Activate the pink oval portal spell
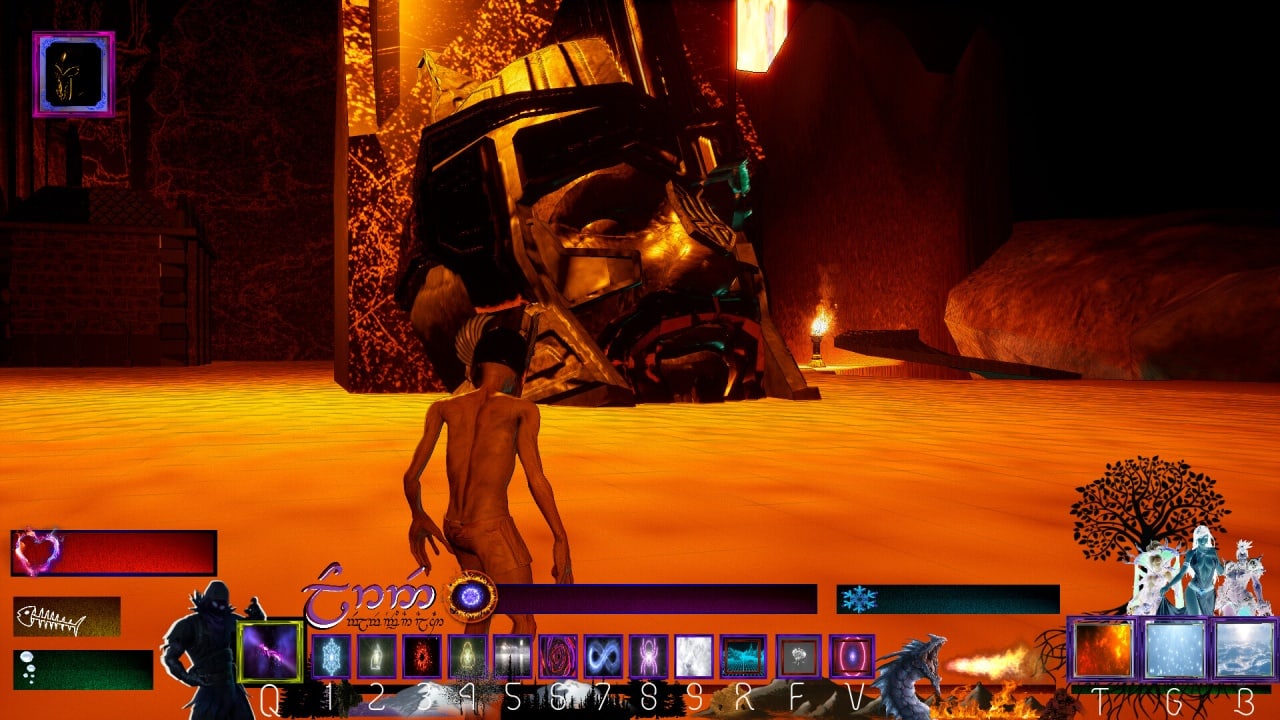 [x=851, y=657]
